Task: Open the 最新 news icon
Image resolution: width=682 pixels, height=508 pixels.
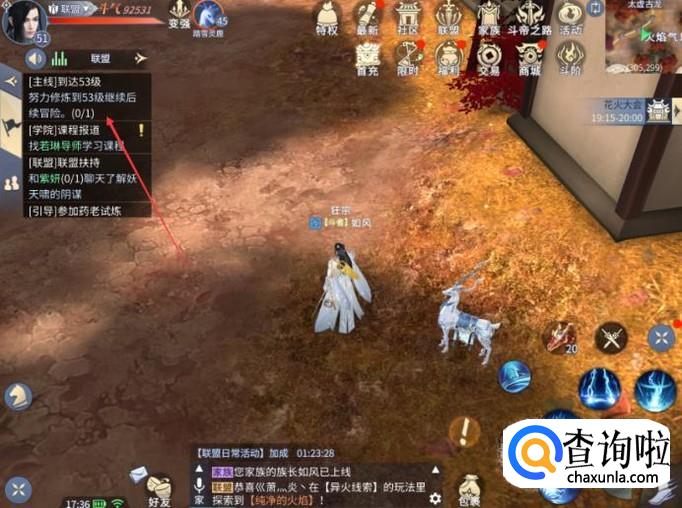Action: pos(367,18)
